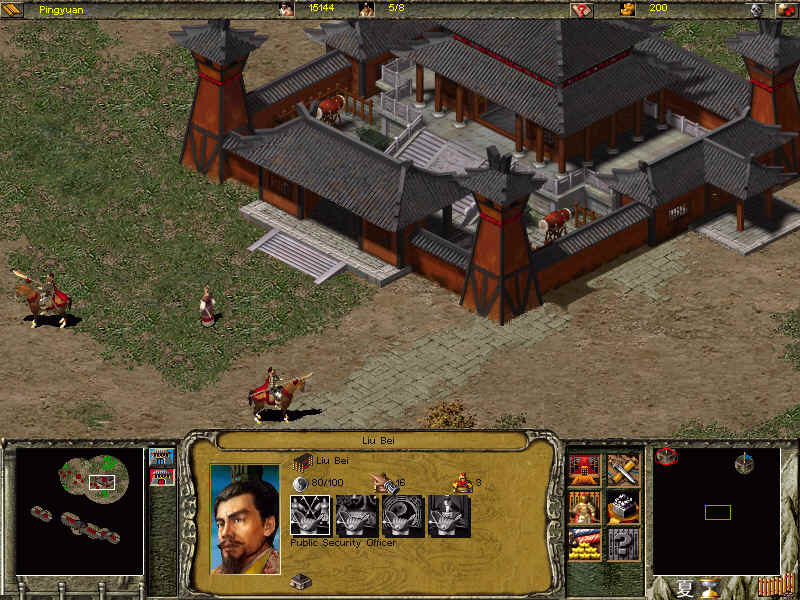800x600 pixels.
Task: Click the left minimap
Action: [x=79, y=511]
